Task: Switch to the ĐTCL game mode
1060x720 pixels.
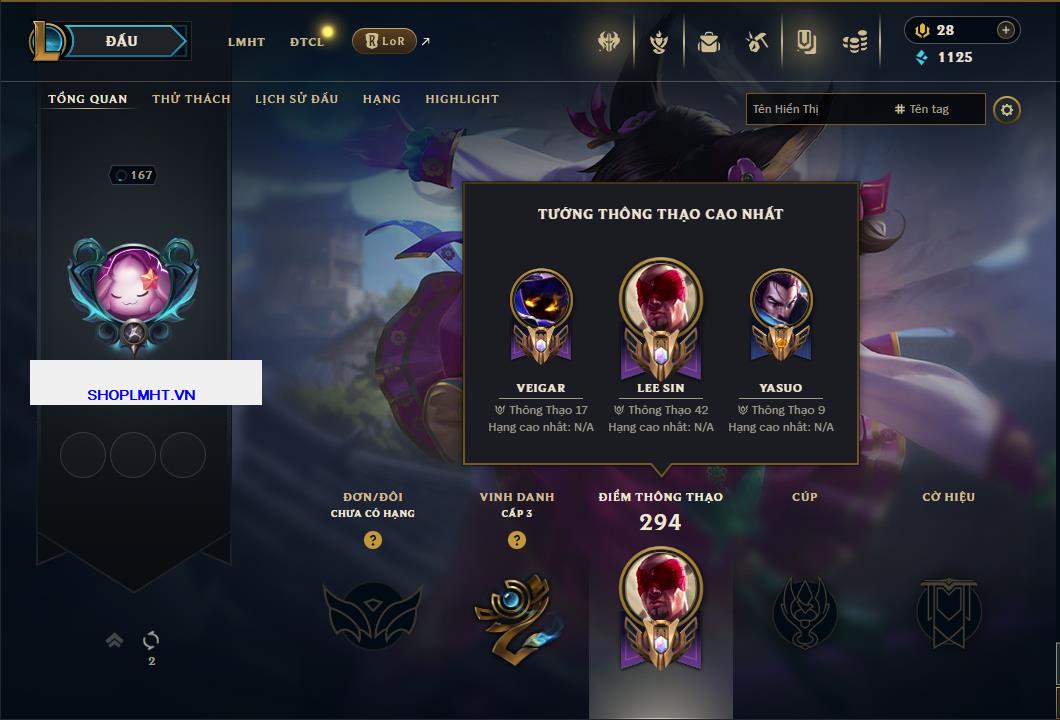Action: tap(307, 42)
